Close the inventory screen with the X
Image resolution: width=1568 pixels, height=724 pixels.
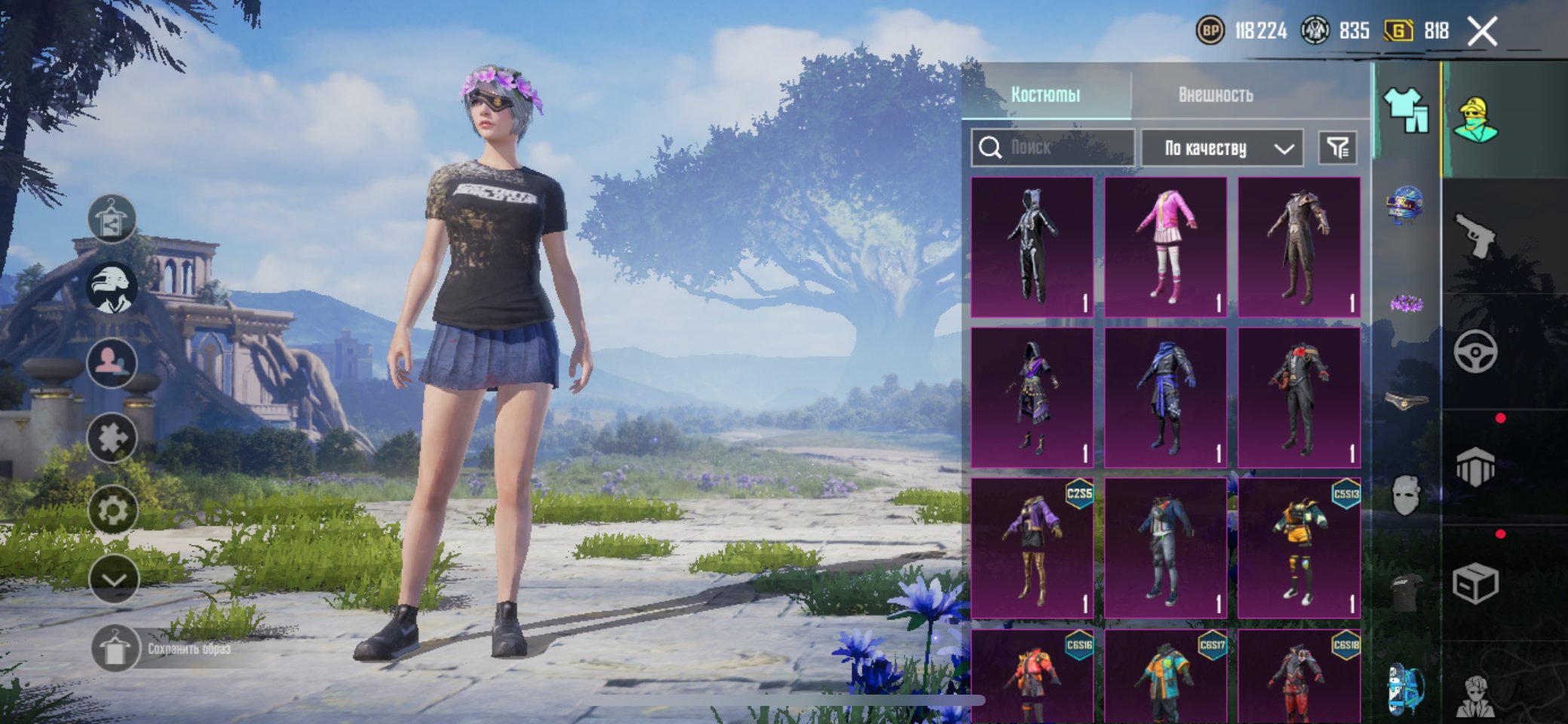(x=1482, y=32)
